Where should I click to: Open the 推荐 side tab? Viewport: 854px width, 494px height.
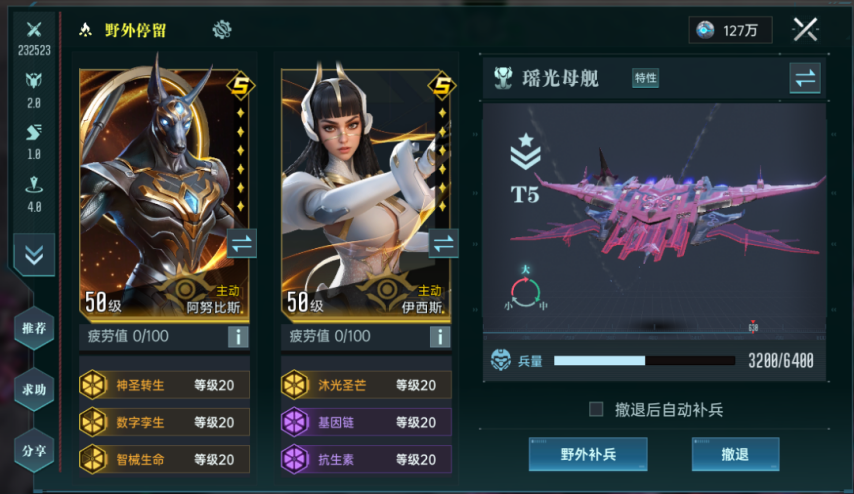click(34, 327)
